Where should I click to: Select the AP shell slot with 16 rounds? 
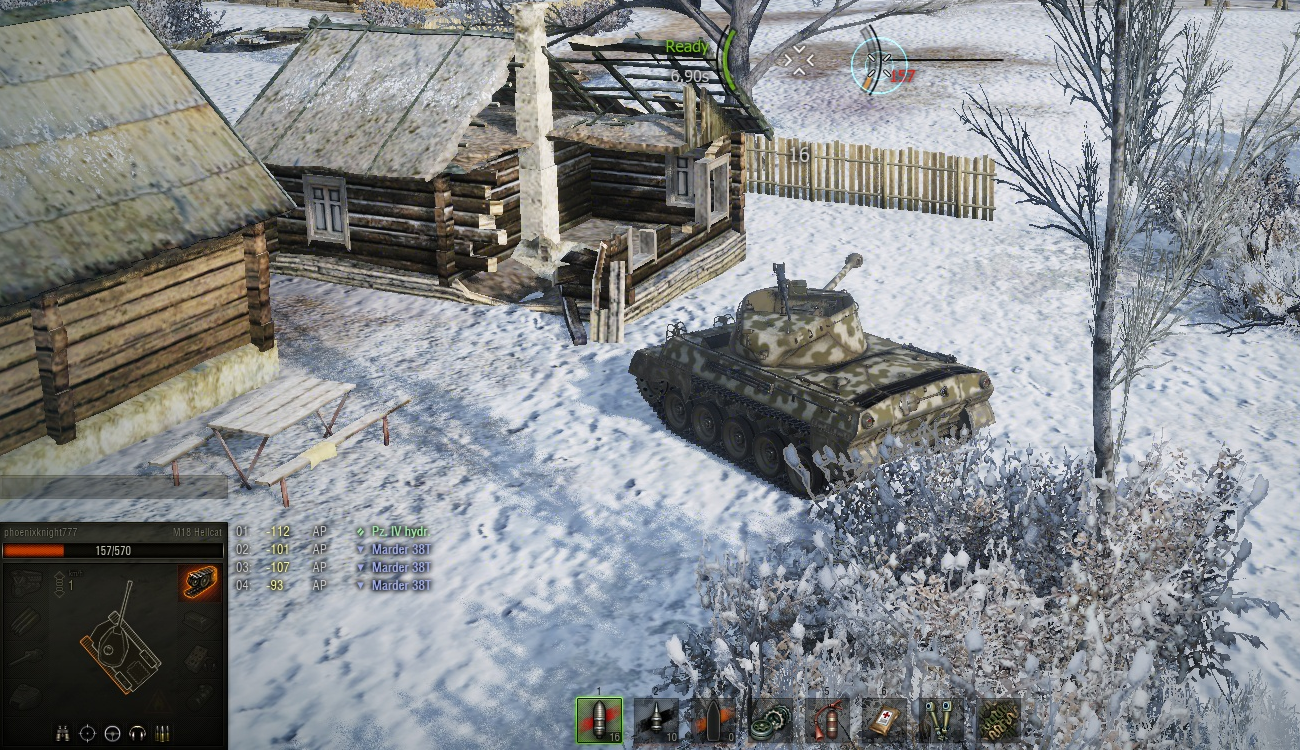click(x=599, y=719)
